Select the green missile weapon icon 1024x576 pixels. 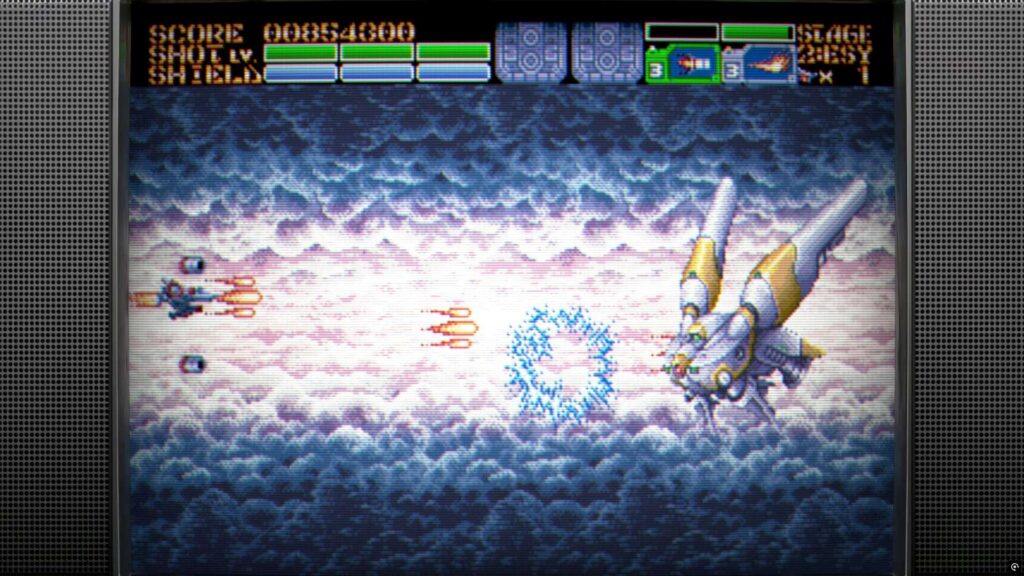click(688, 65)
